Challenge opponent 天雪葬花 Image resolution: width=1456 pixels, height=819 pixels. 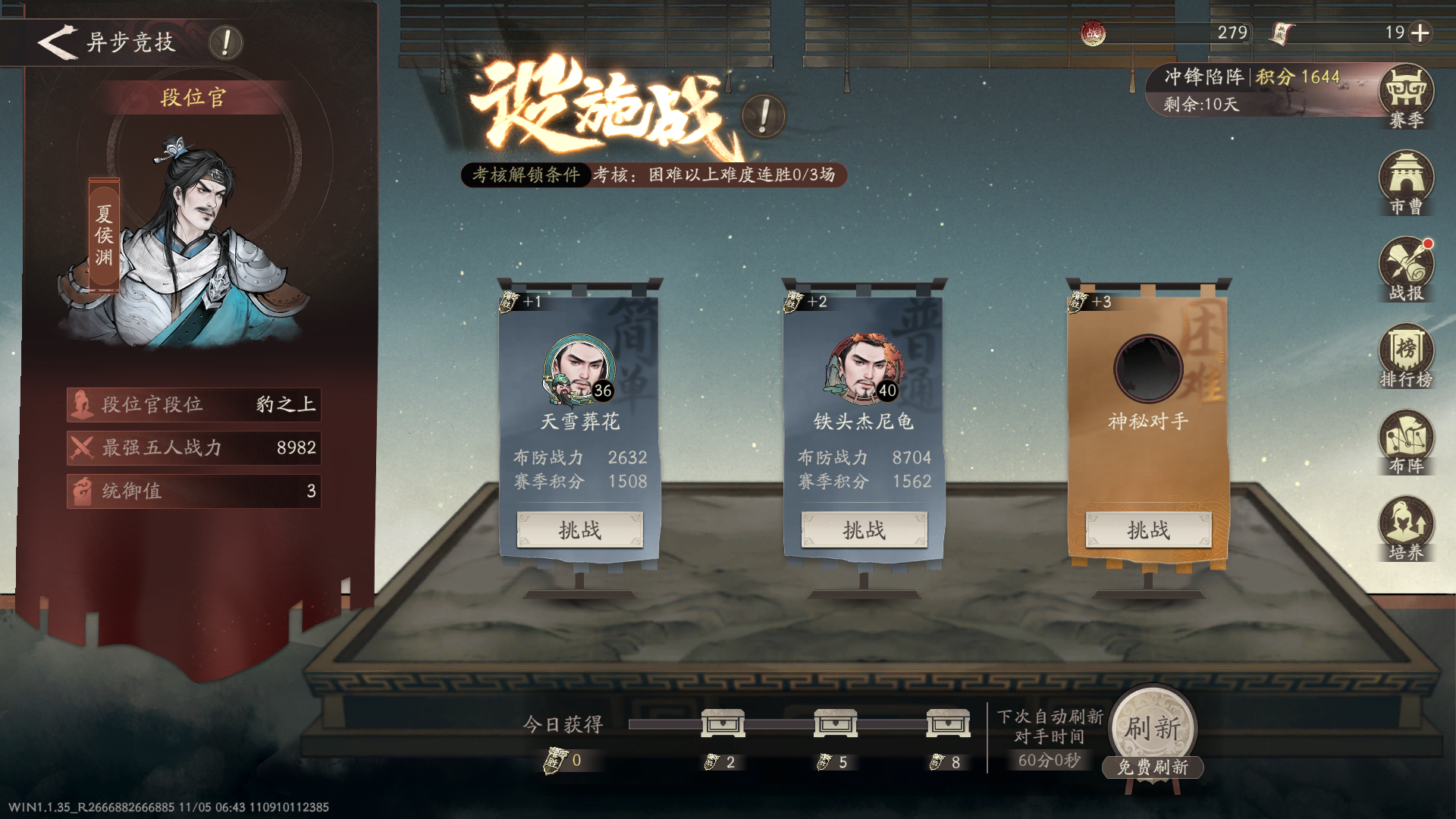[579, 530]
